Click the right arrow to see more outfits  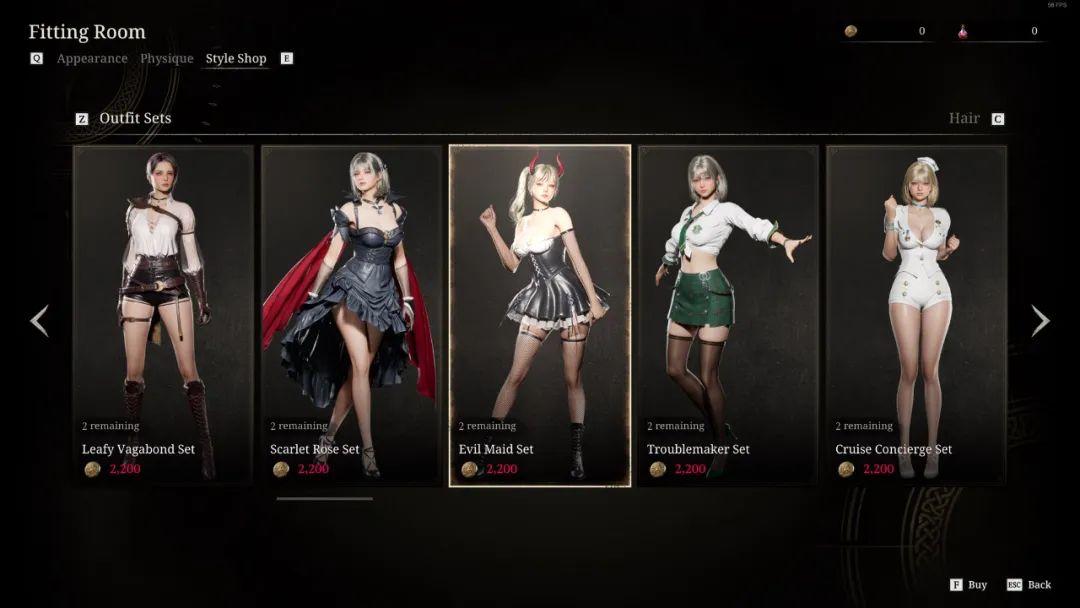tap(1040, 321)
